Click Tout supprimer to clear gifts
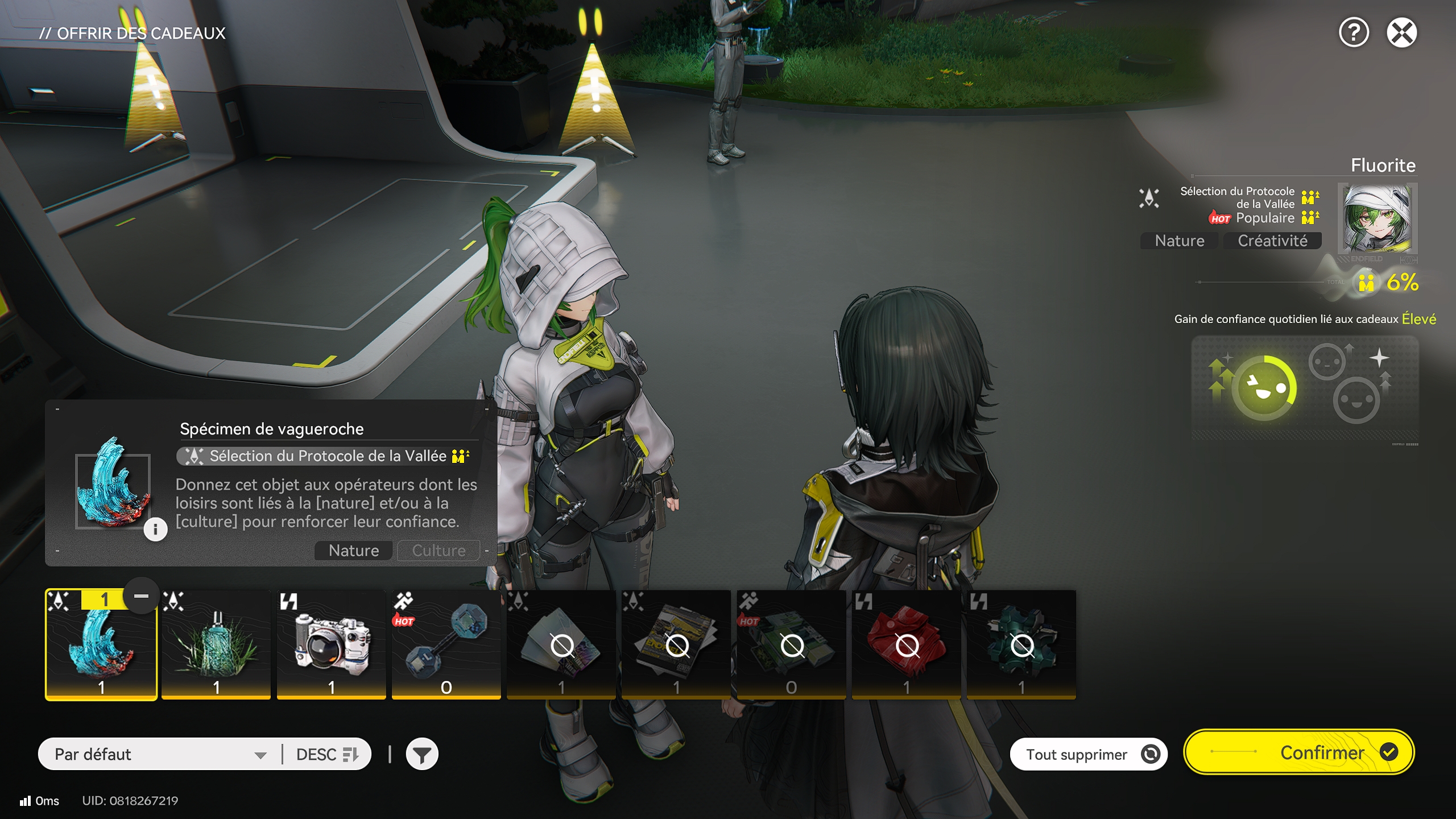The image size is (1456, 819). 1088,753
